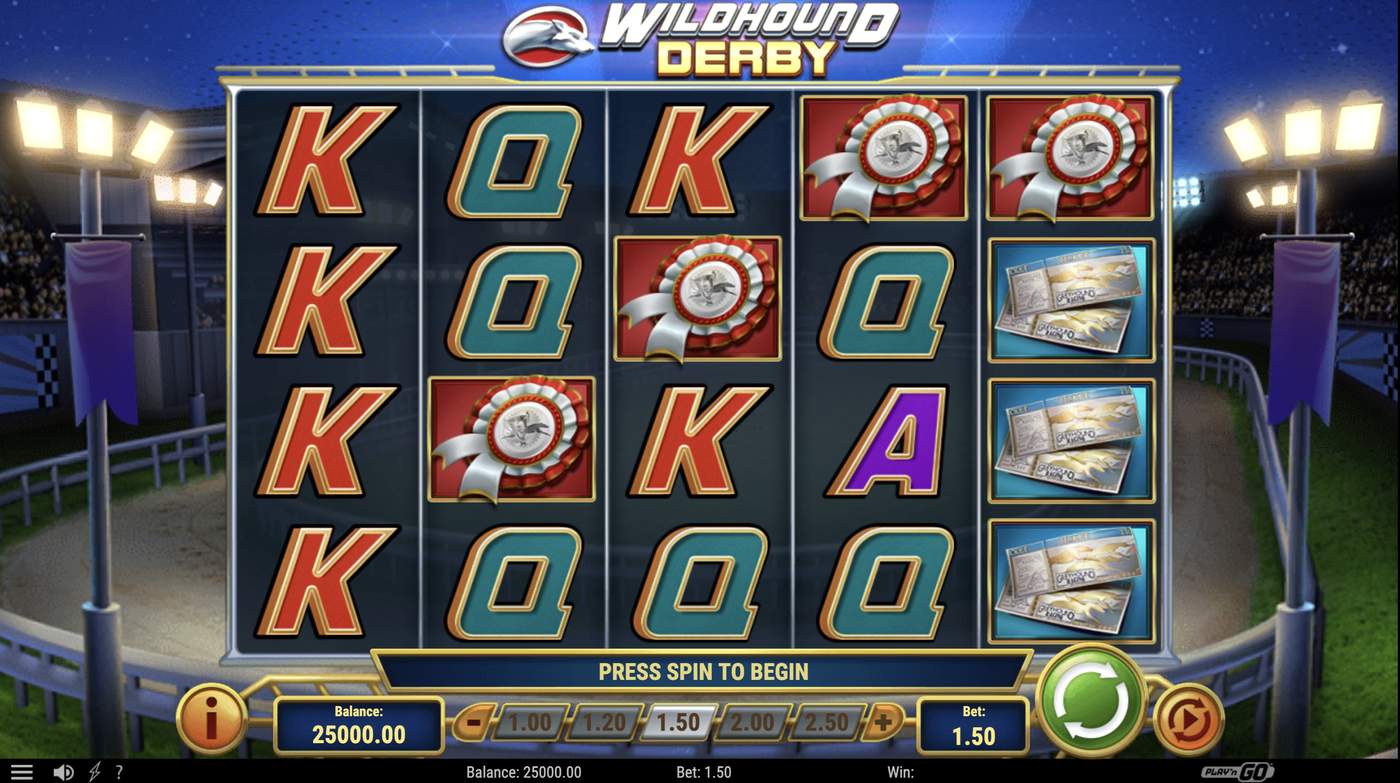1400x783 pixels.
Task: Open help with the question mark icon
Action: pyautogui.click(x=119, y=771)
